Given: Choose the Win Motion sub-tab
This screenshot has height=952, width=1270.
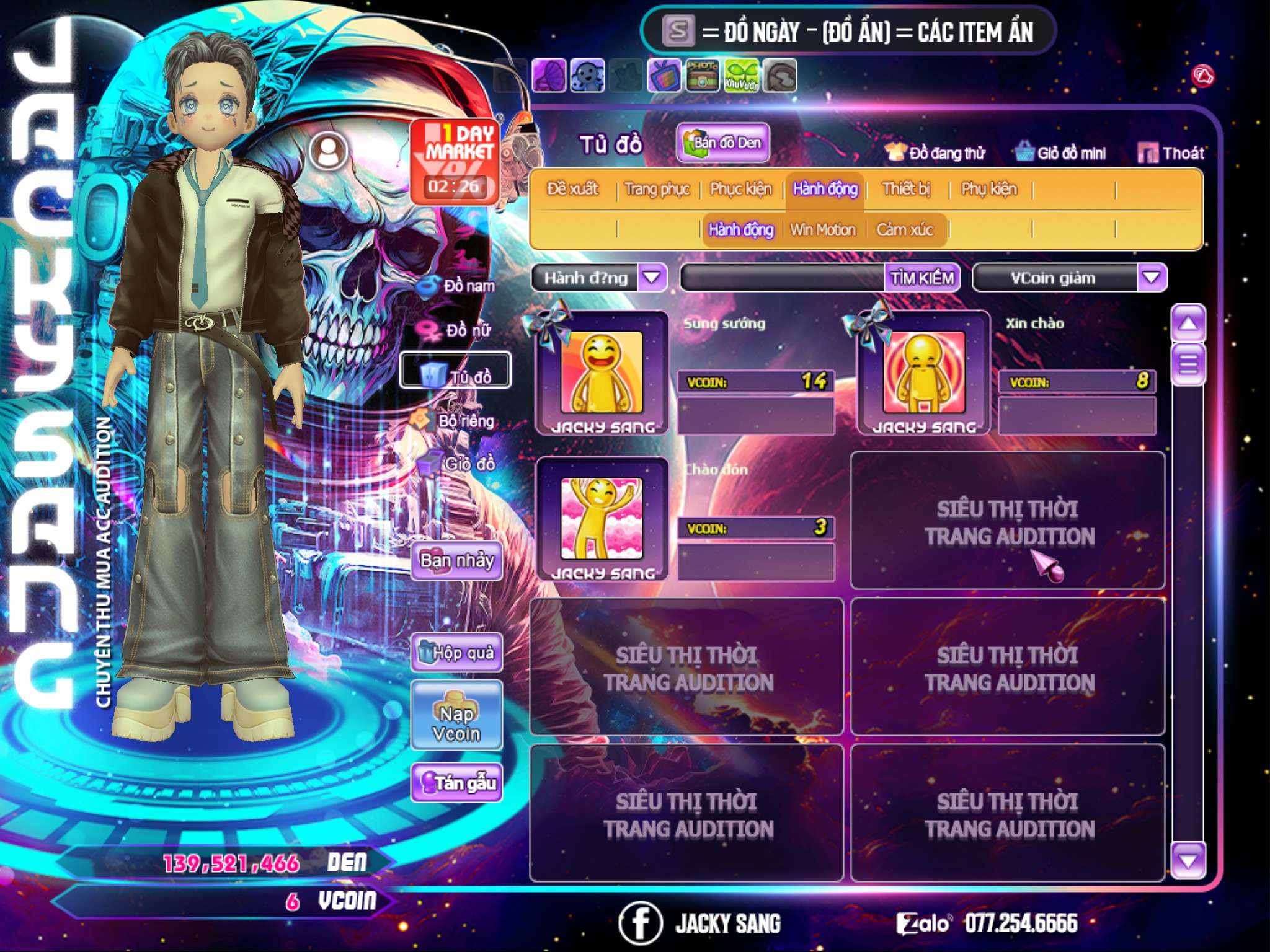Looking at the screenshot, I should pos(822,230).
